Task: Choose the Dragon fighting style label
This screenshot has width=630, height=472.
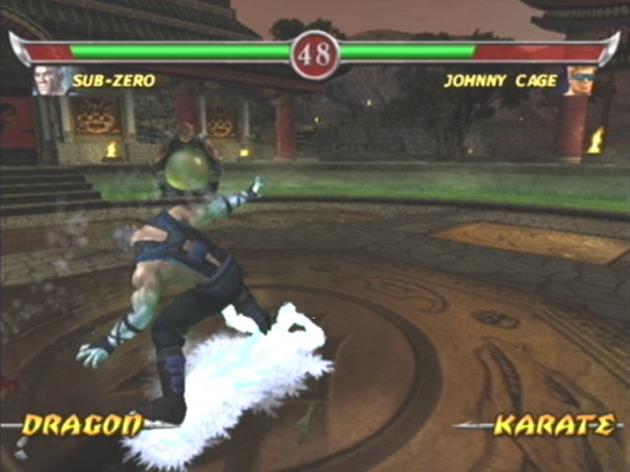Action: [x=82, y=425]
